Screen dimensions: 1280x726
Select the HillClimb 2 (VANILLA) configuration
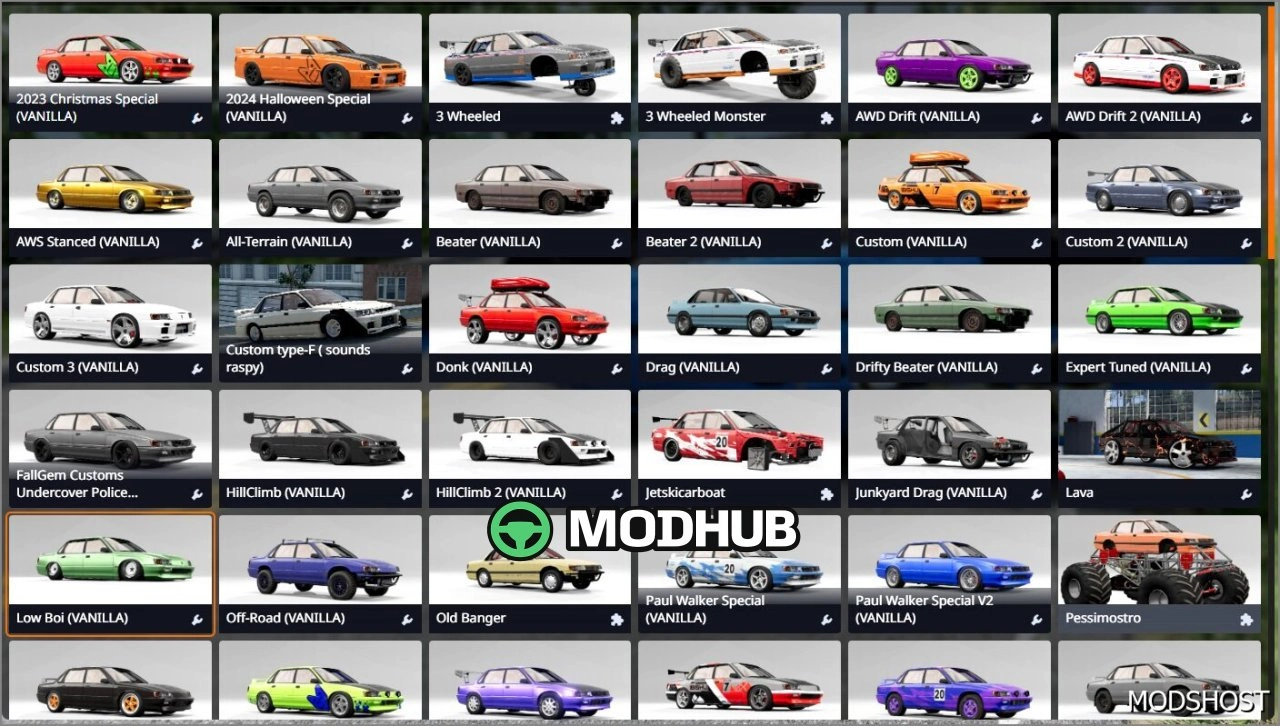point(529,435)
